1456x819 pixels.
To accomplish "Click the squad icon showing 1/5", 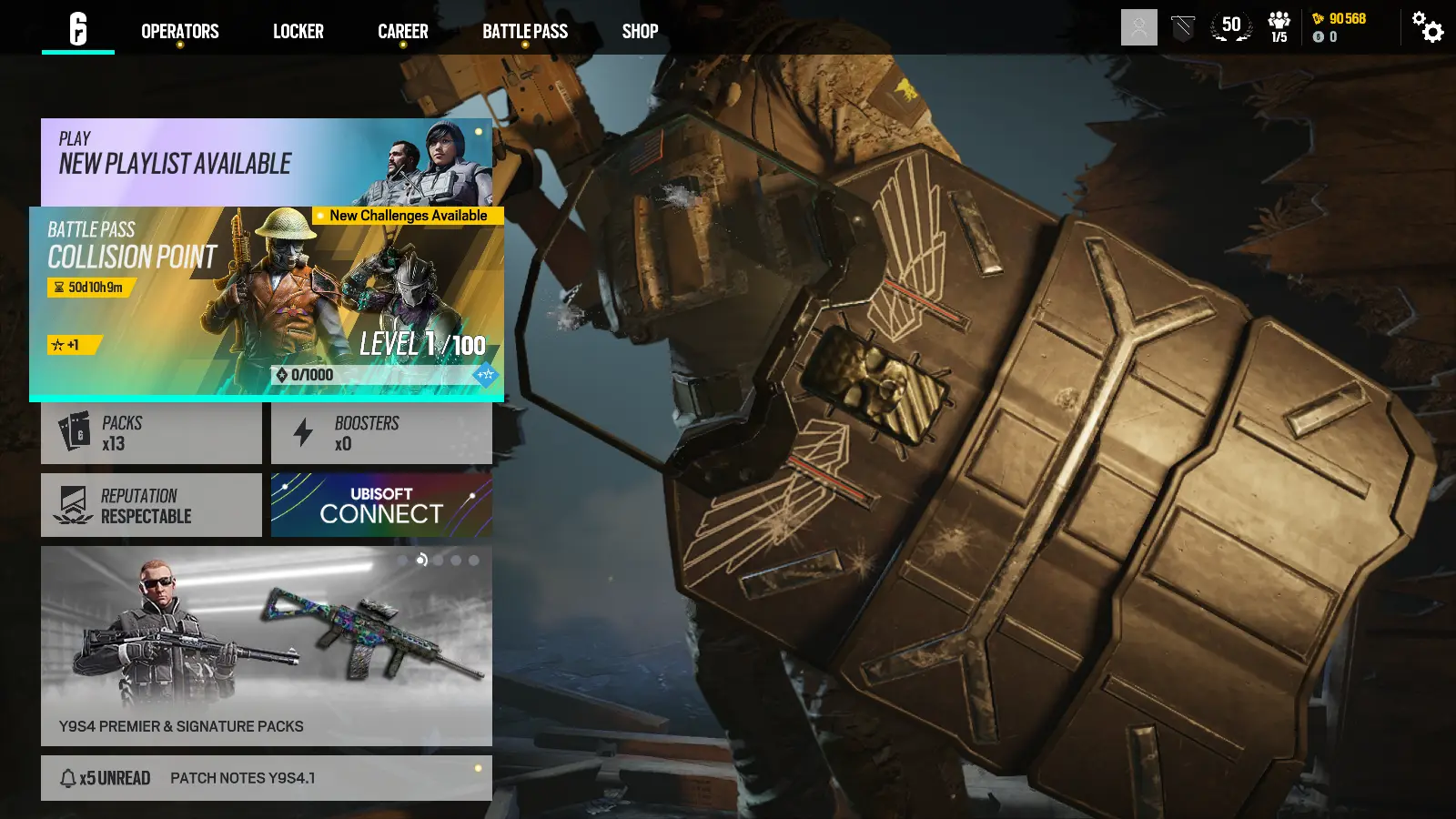I will [1279, 25].
